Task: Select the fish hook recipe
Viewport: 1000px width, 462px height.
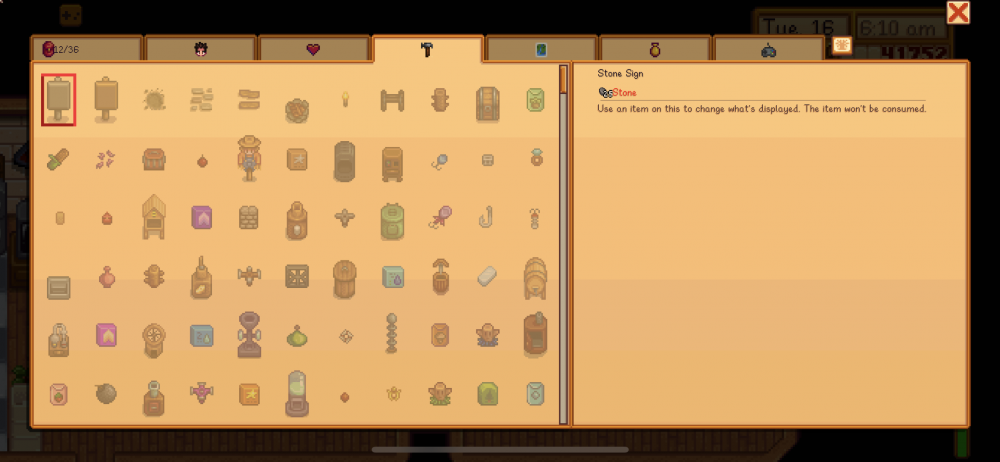Action: point(488,216)
